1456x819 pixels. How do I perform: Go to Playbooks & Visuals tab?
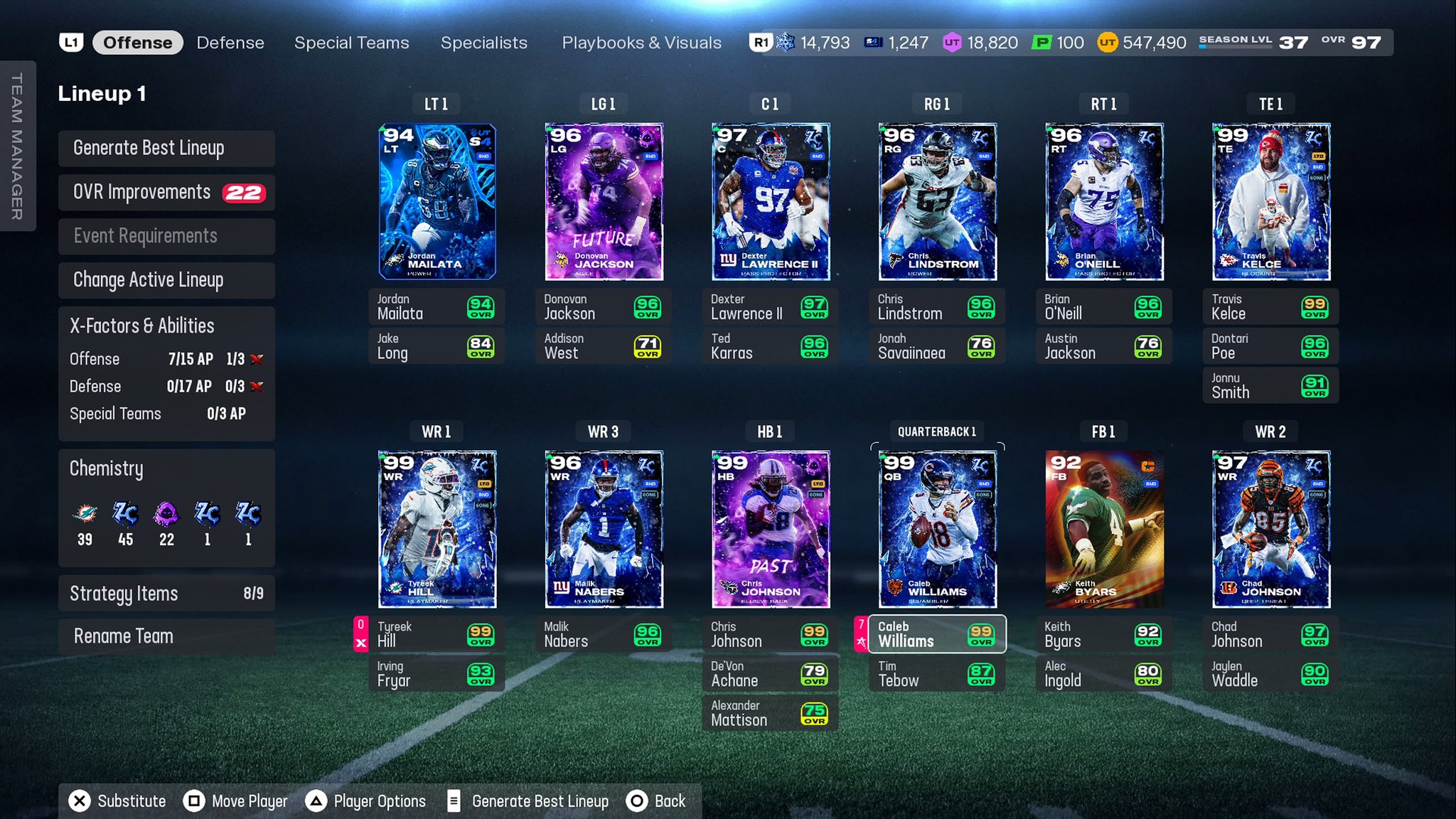(x=641, y=43)
